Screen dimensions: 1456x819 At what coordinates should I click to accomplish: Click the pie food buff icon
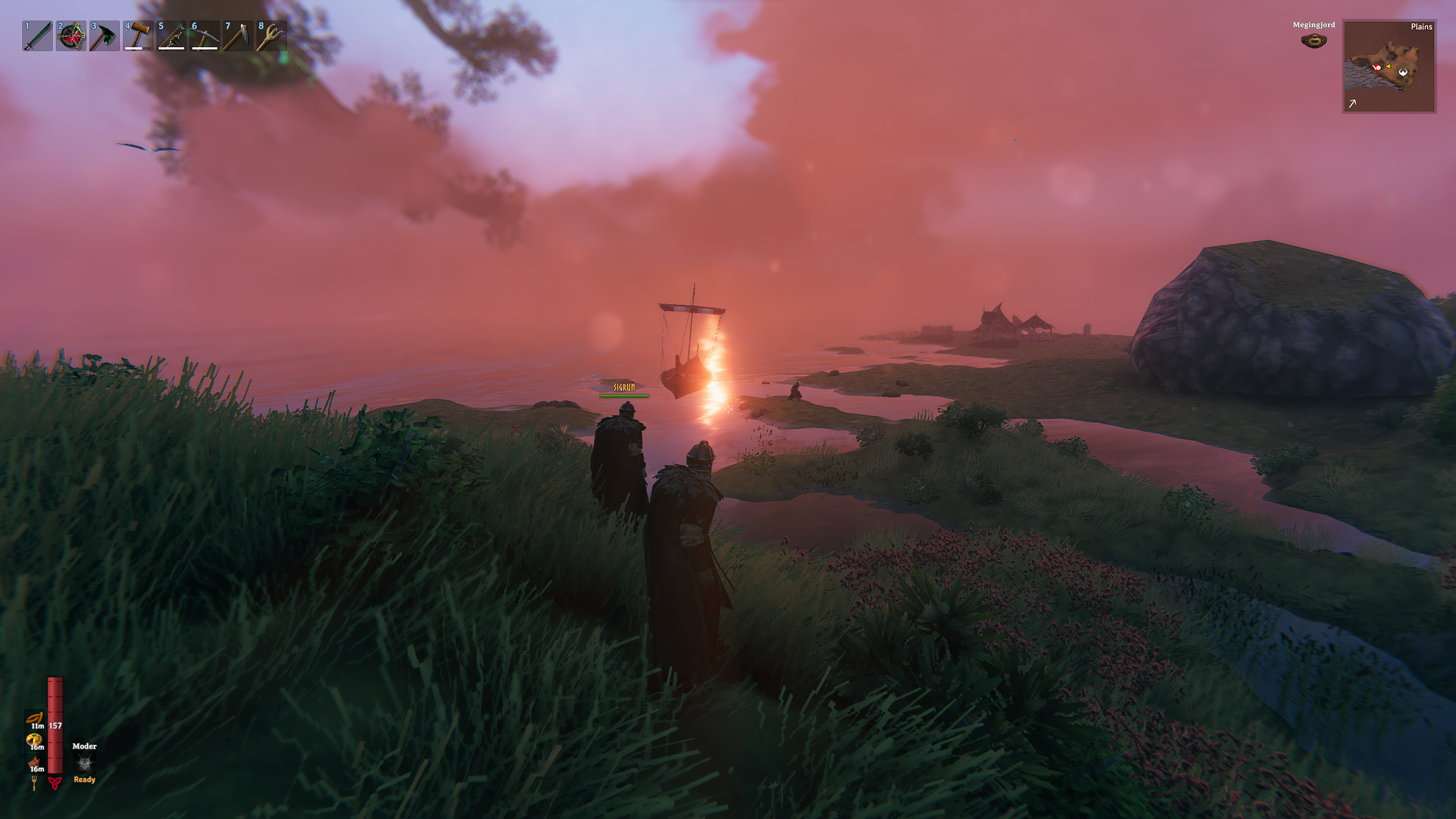(x=34, y=740)
